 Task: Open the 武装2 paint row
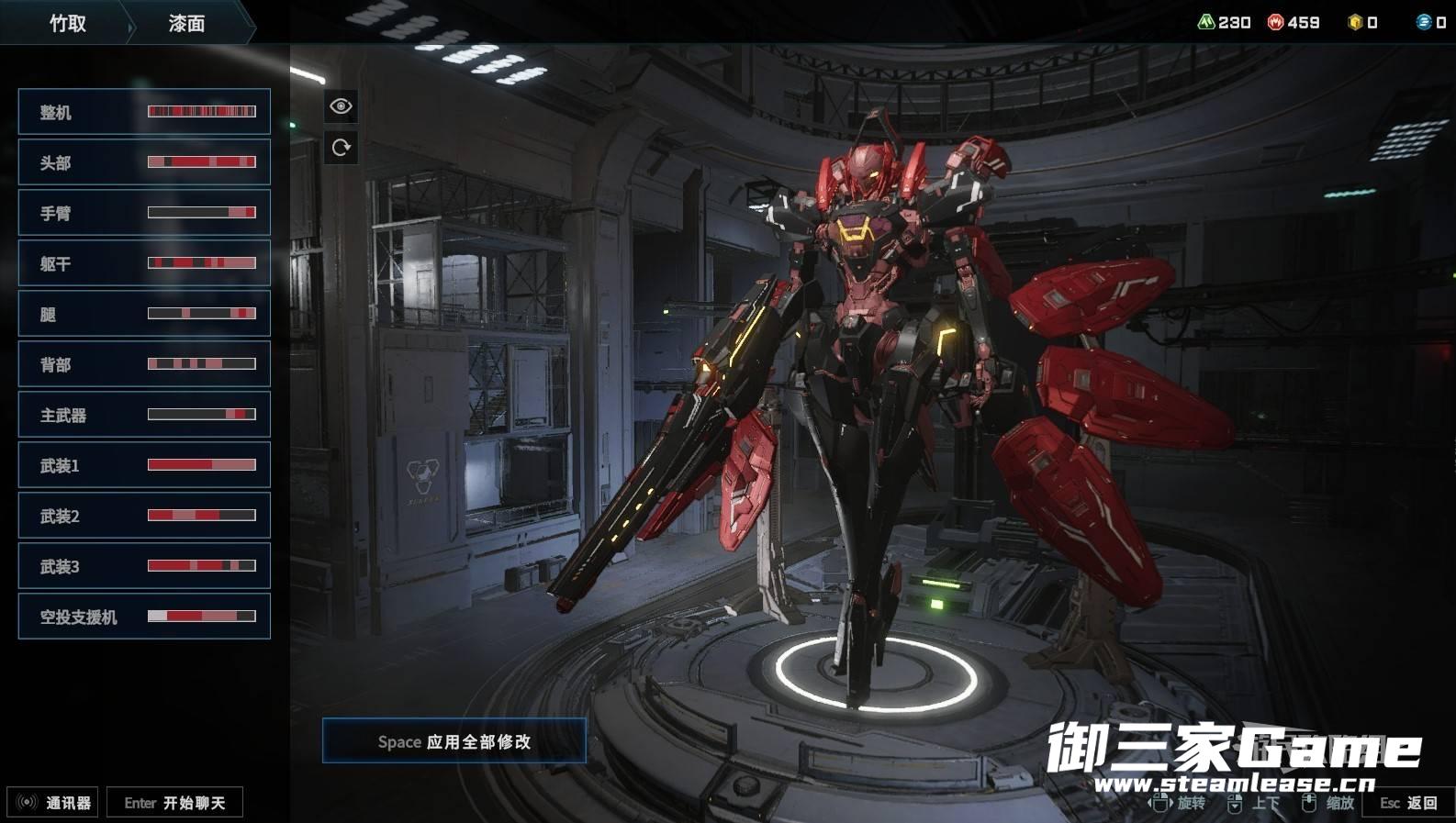point(144,516)
